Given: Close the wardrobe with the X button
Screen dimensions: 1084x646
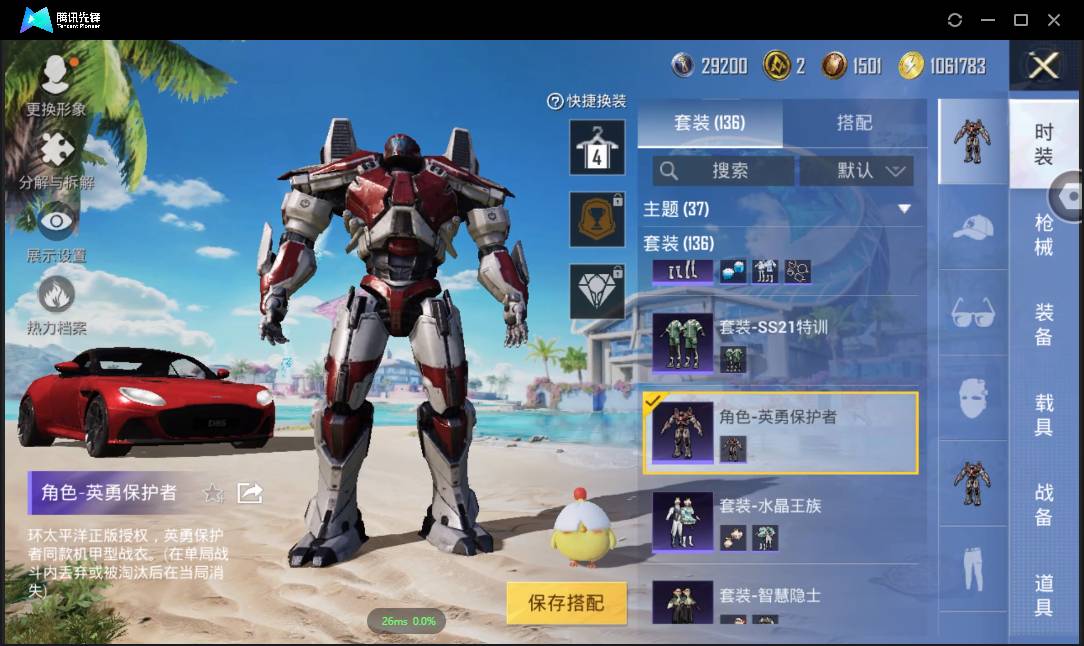Looking at the screenshot, I should [1043, 67].
